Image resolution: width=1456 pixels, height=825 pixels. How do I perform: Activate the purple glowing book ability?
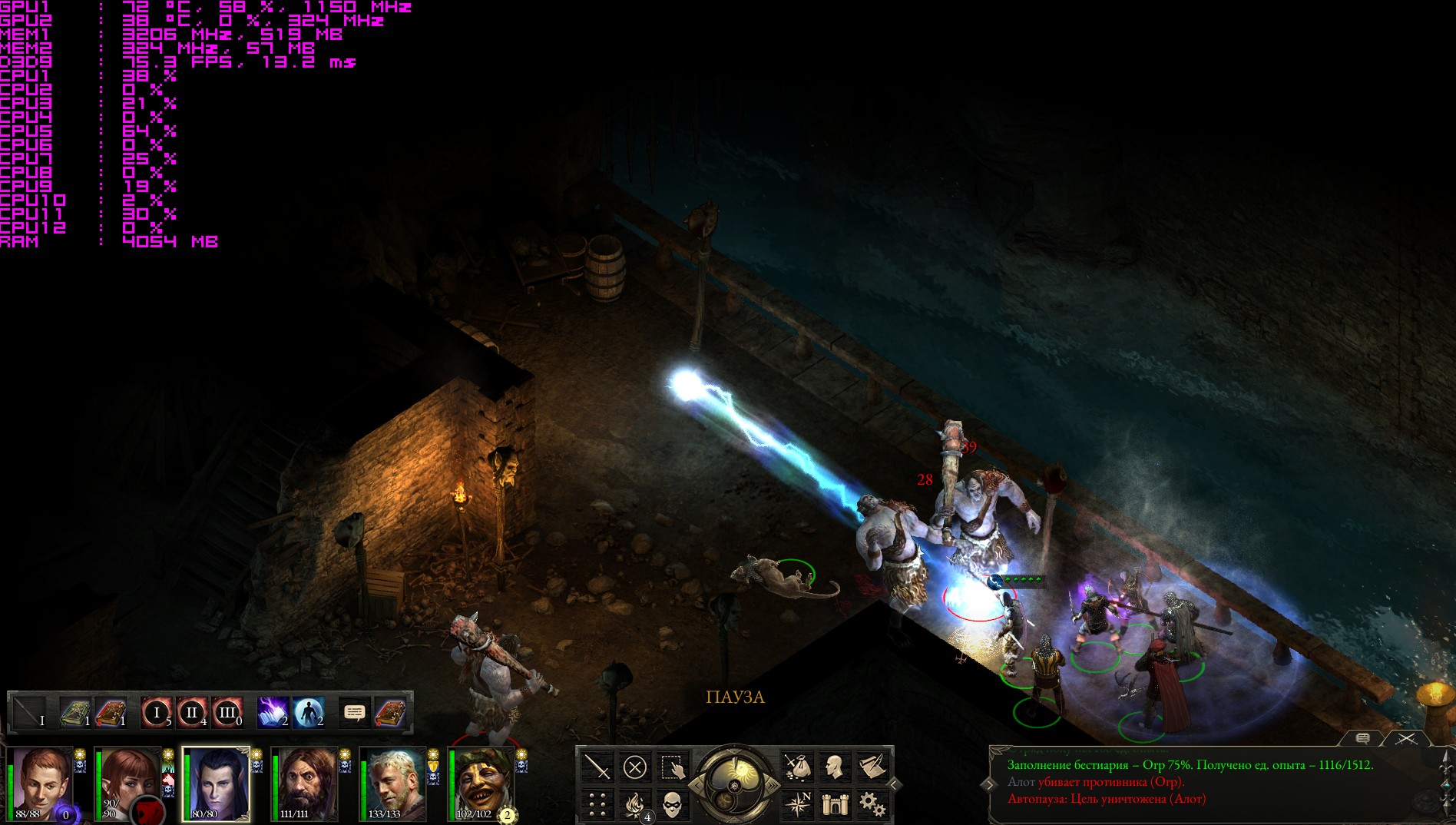click(x=273, y=713)
